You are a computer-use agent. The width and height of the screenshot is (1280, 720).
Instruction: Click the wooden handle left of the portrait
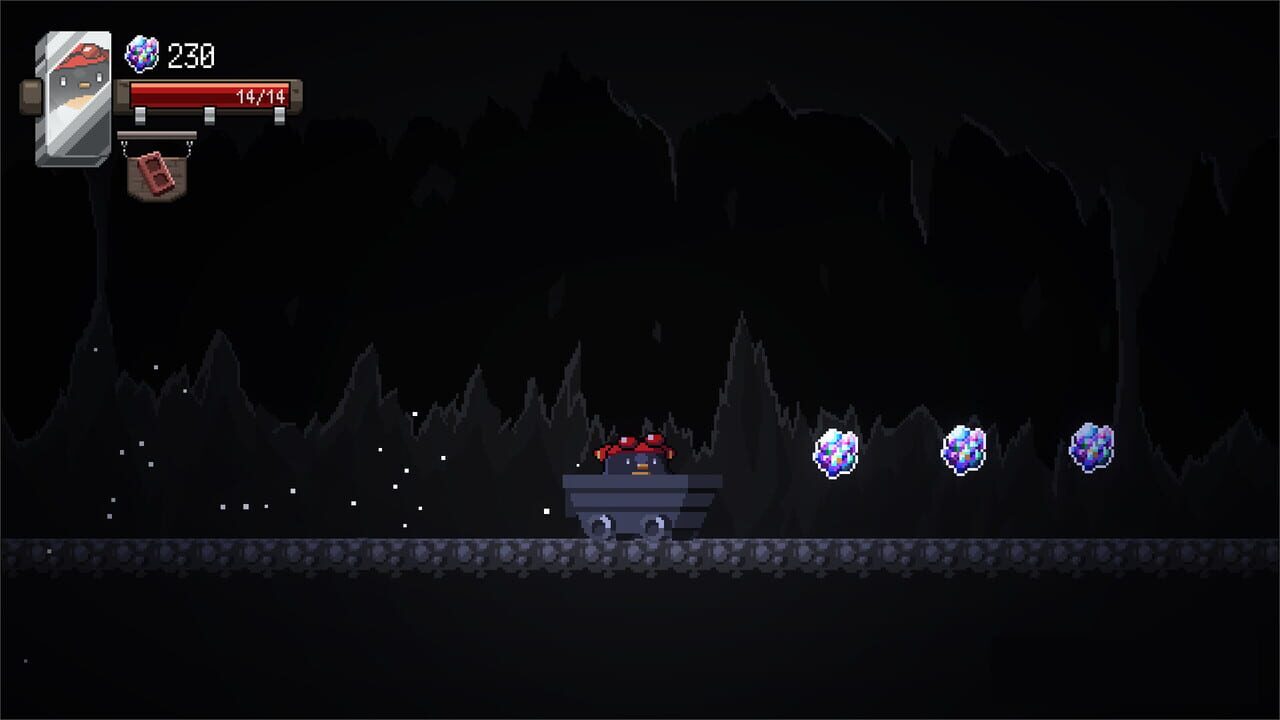pos(28,95)
